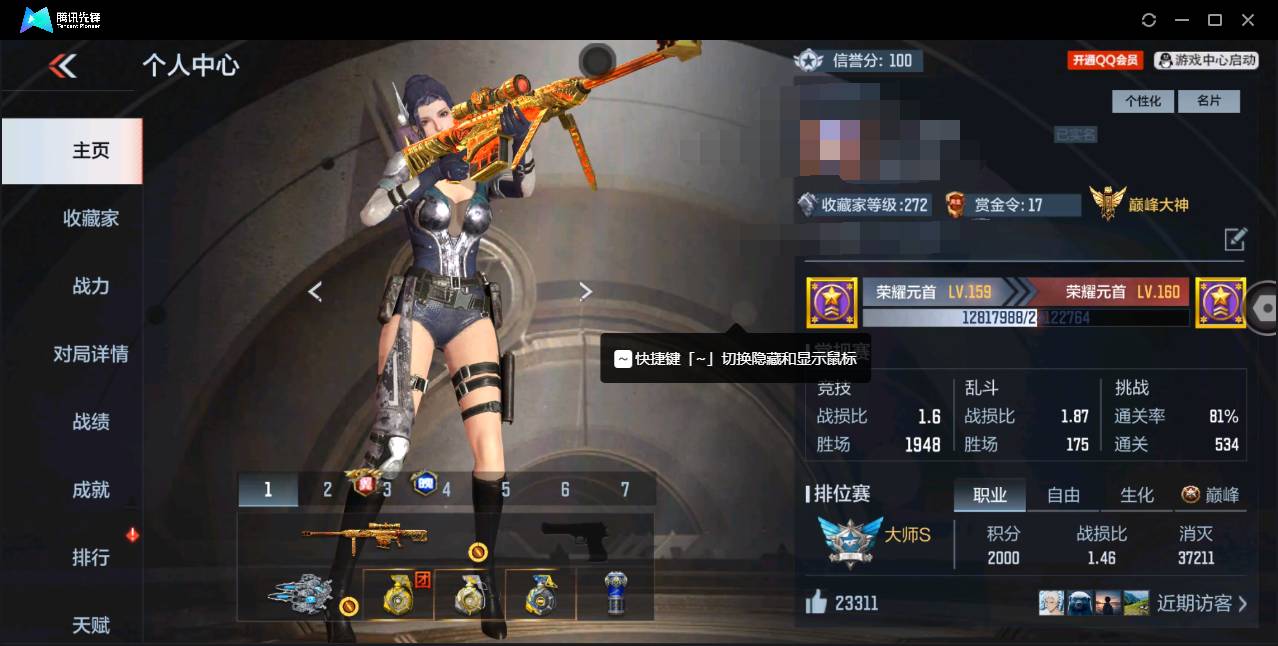Open the 成就 achievements page

91,490
